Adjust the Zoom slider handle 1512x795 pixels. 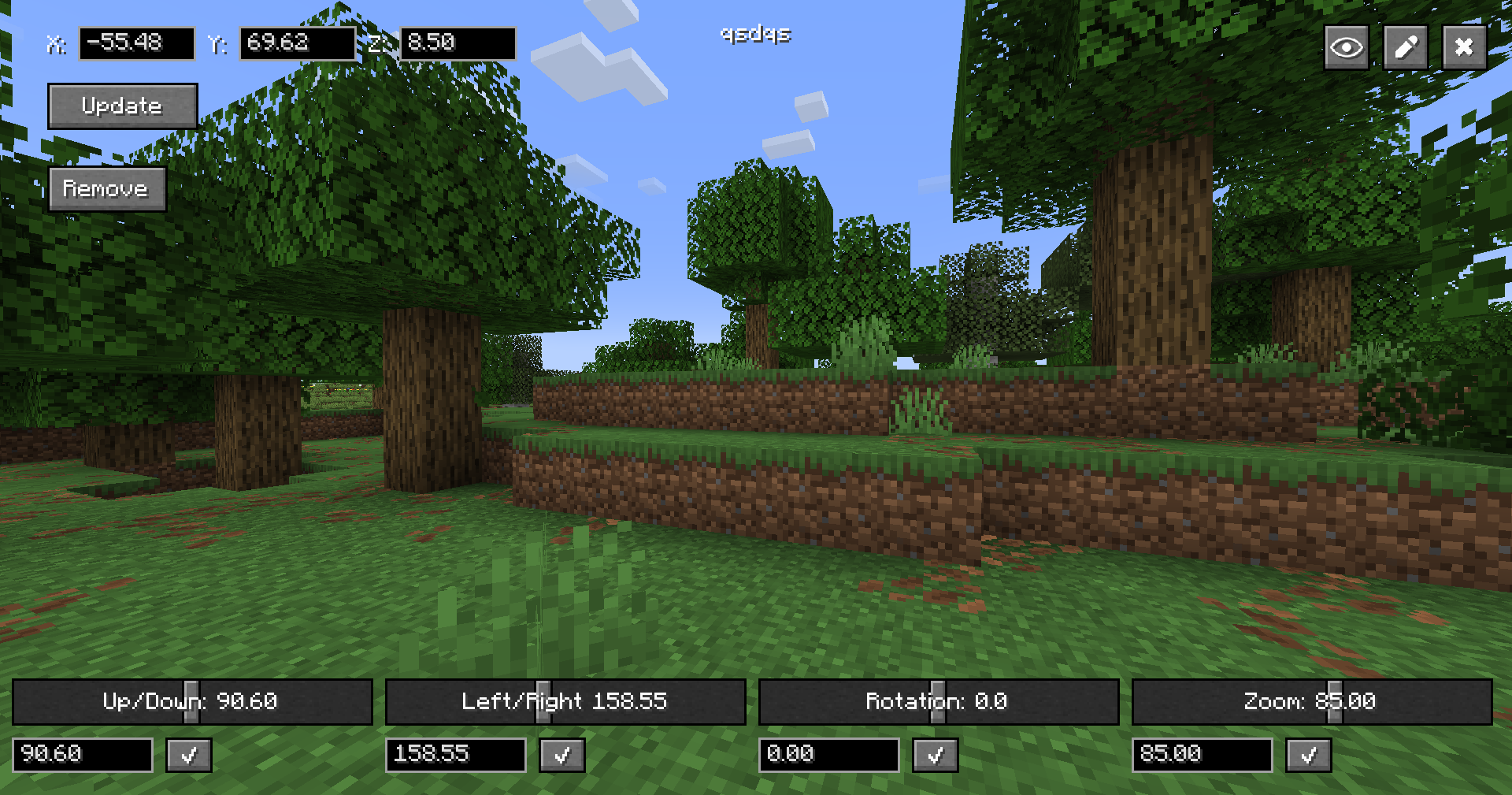(1335, 701)
